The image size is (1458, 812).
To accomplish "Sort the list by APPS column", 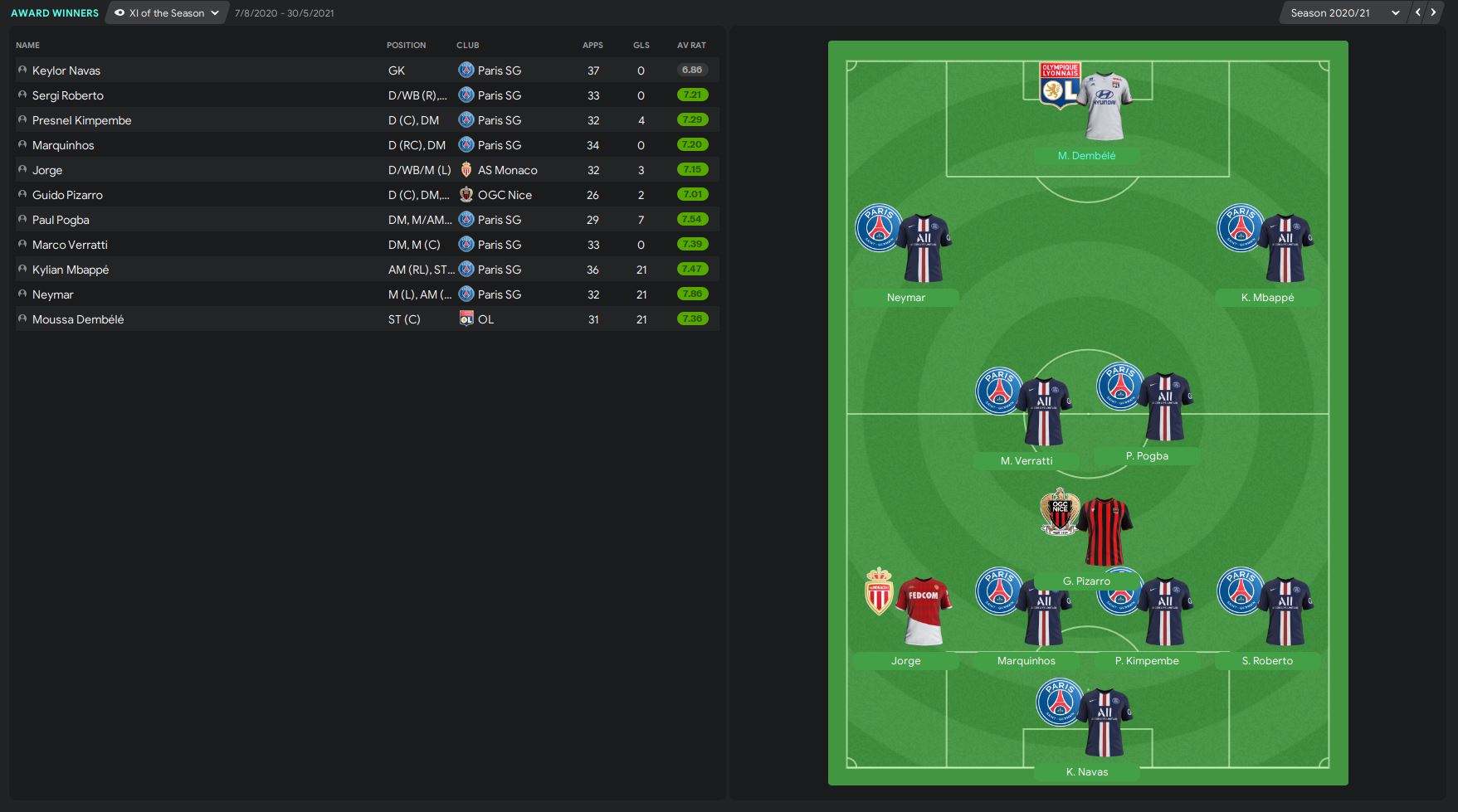I will point(592,45).
